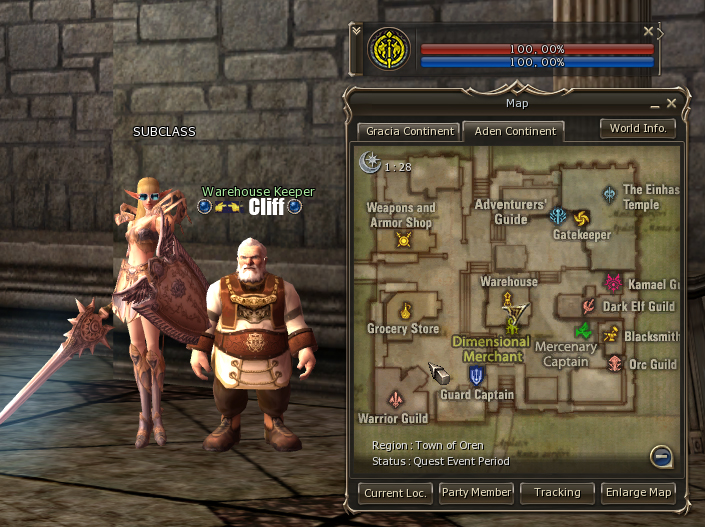Expand the target window double-arrow
The image size is (705, 527).
pos(357,31)
